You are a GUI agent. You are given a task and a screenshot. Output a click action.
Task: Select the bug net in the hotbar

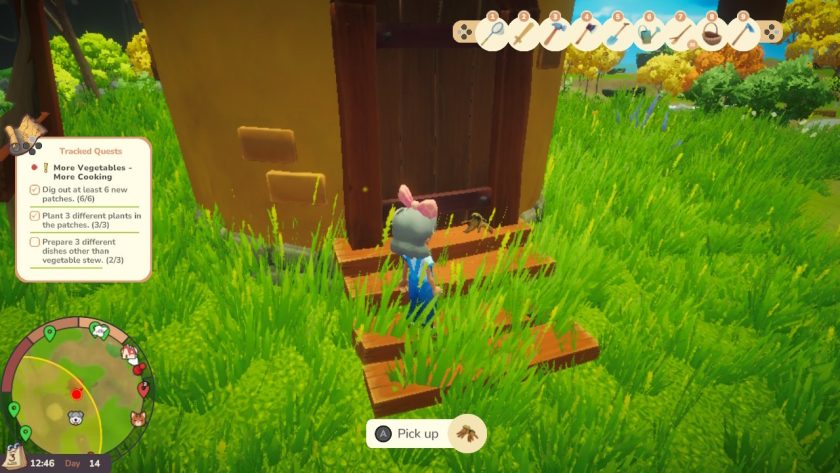493,34
